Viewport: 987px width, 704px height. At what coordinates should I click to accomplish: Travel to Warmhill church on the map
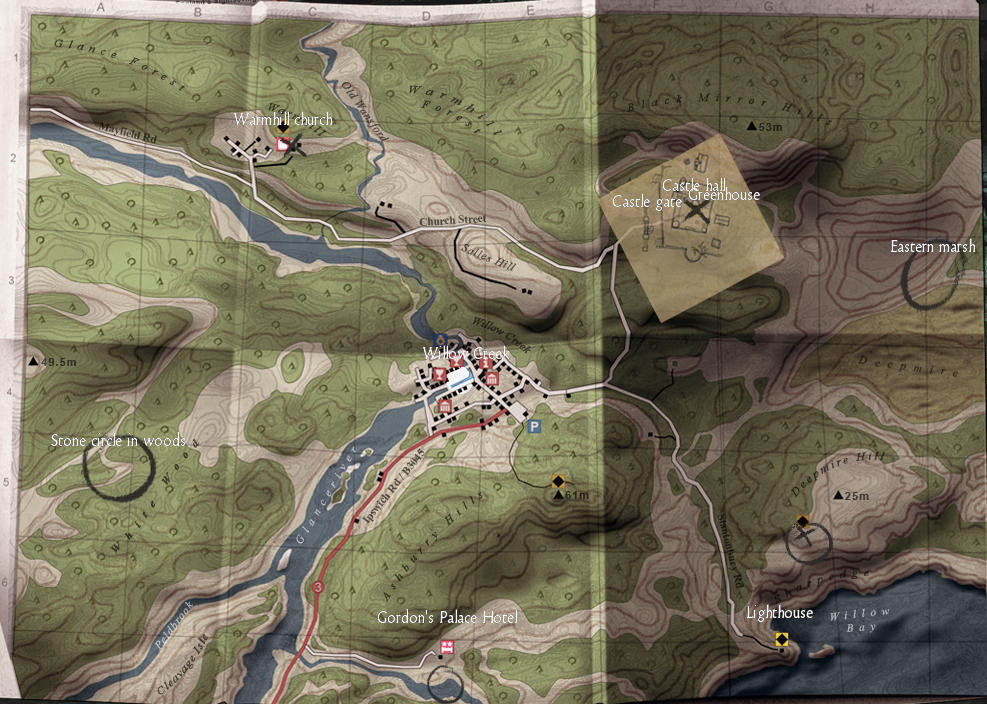click(x=283, y=120)
